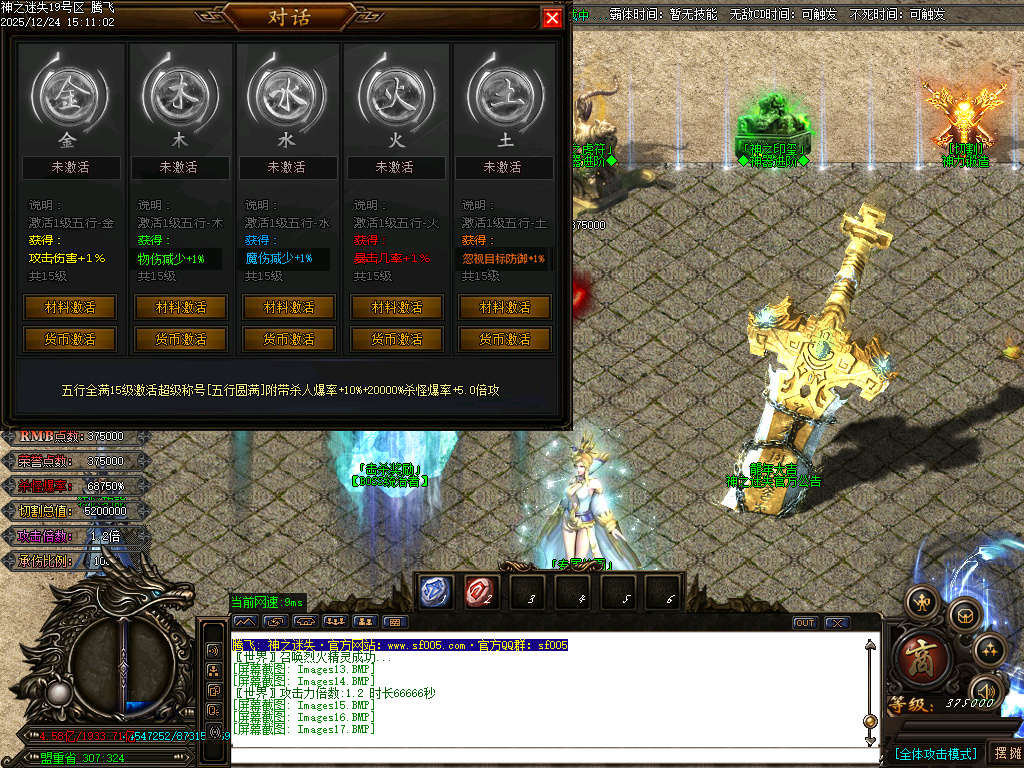Click 材料激活 under the 木 element

pyautogui.click(x=181, y=307)
